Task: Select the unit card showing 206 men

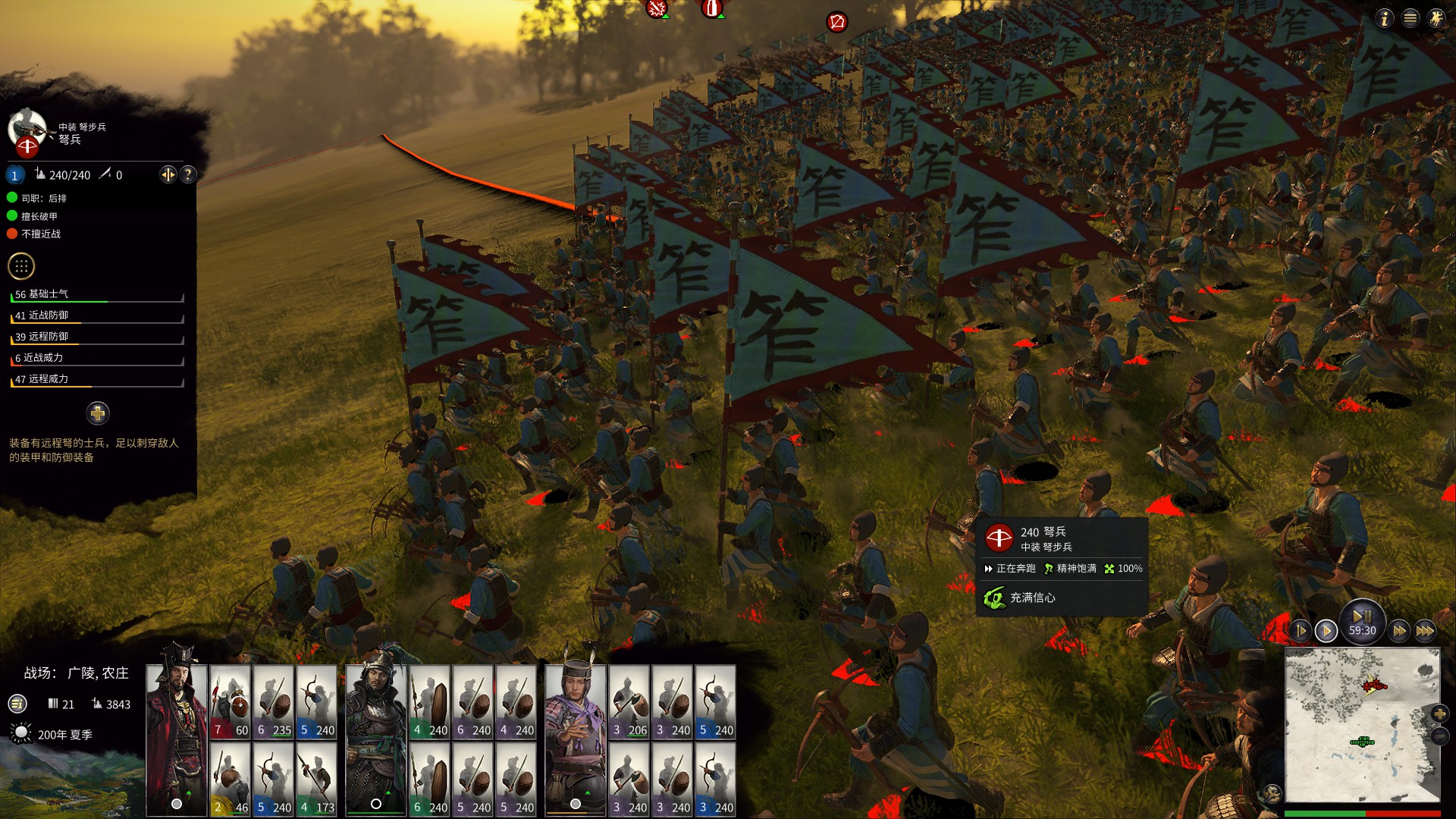Action: (x=629, y=702)
